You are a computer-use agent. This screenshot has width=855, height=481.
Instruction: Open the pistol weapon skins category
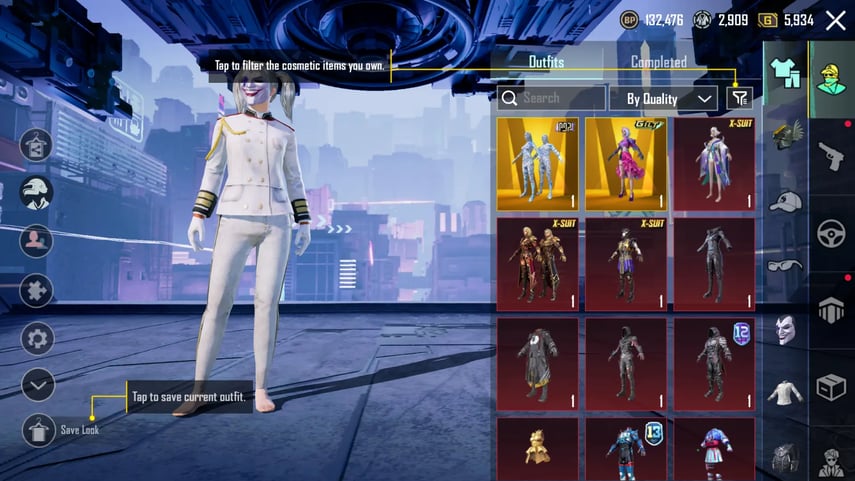coord(831,155)
